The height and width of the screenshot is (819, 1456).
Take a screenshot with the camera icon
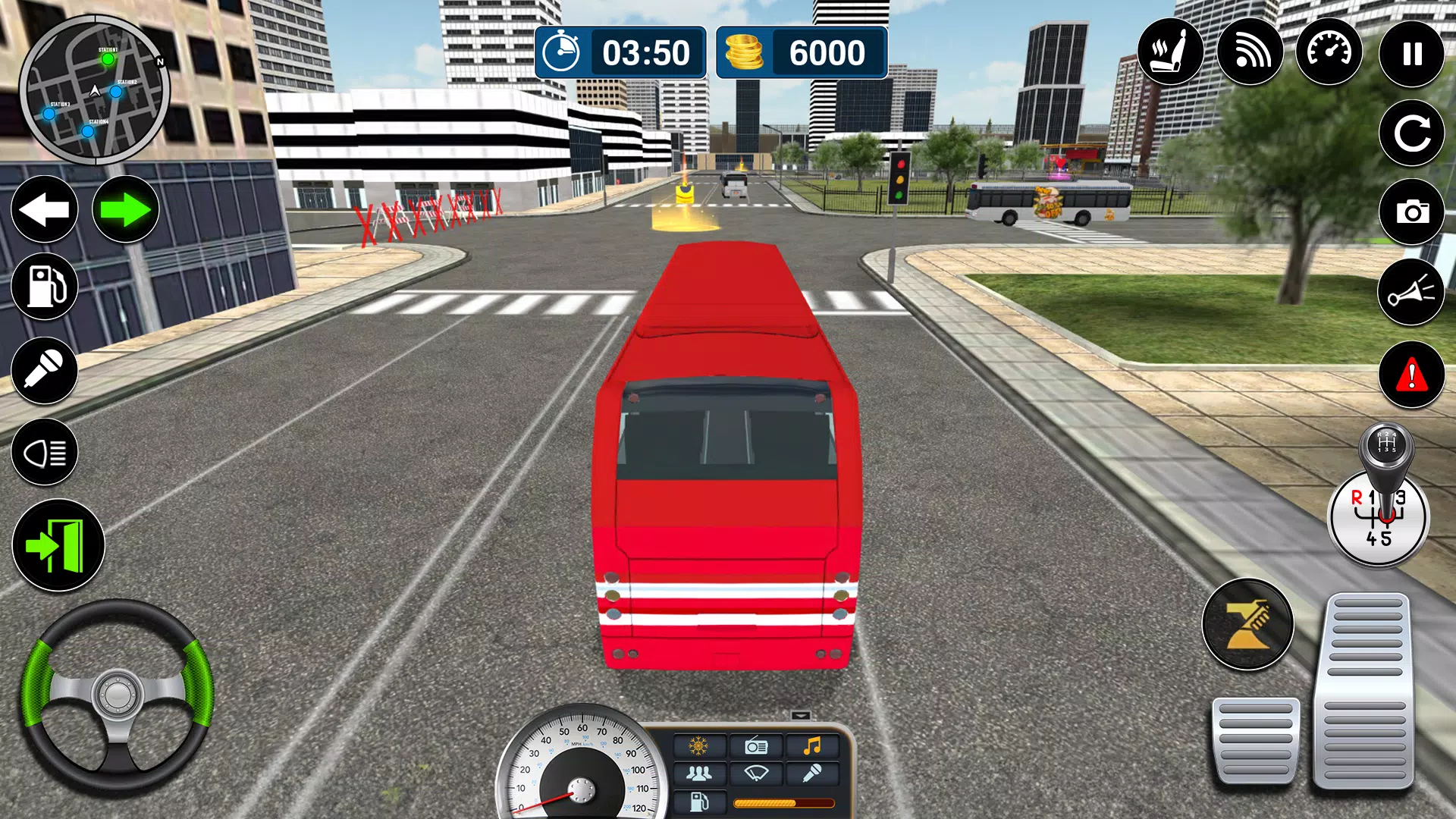click(x=1410, y=213)
